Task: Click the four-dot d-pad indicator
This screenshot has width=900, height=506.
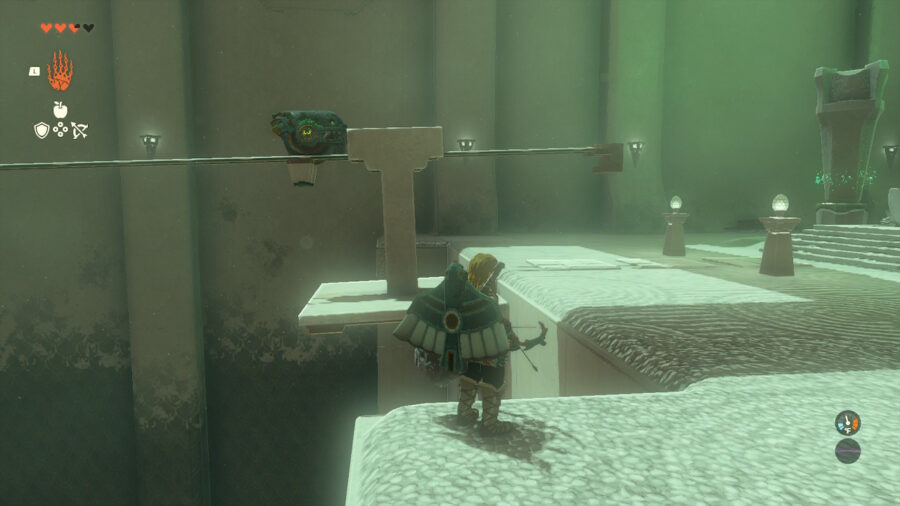Action: click(60, 130)
